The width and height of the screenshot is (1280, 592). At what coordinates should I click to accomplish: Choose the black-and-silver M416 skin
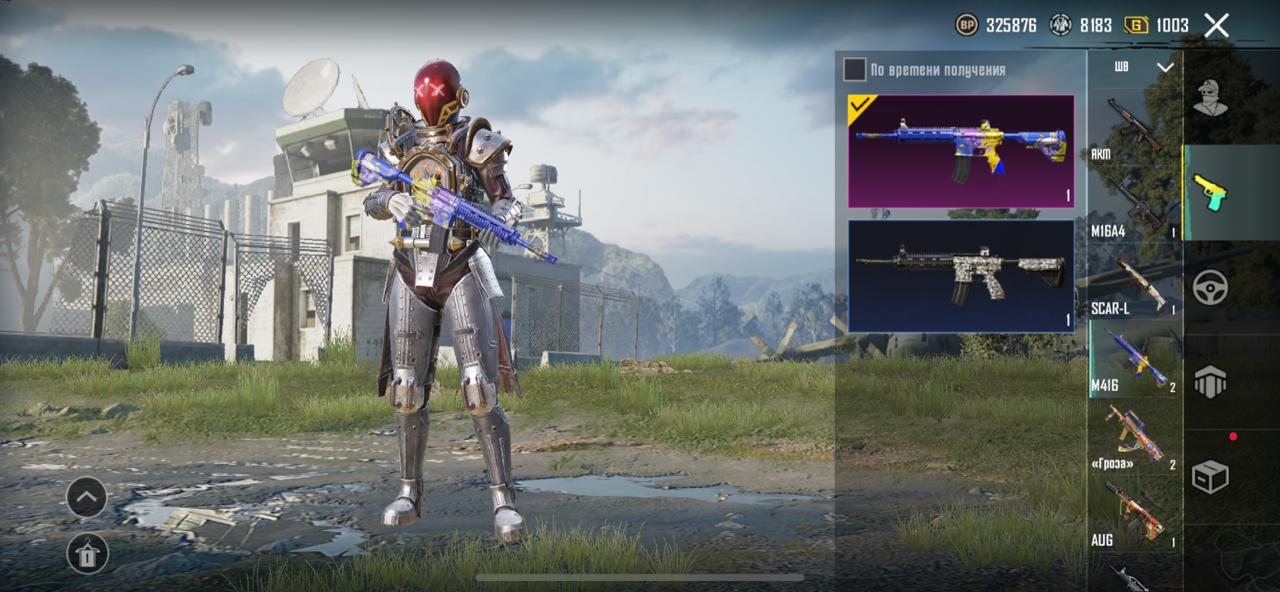961,276
